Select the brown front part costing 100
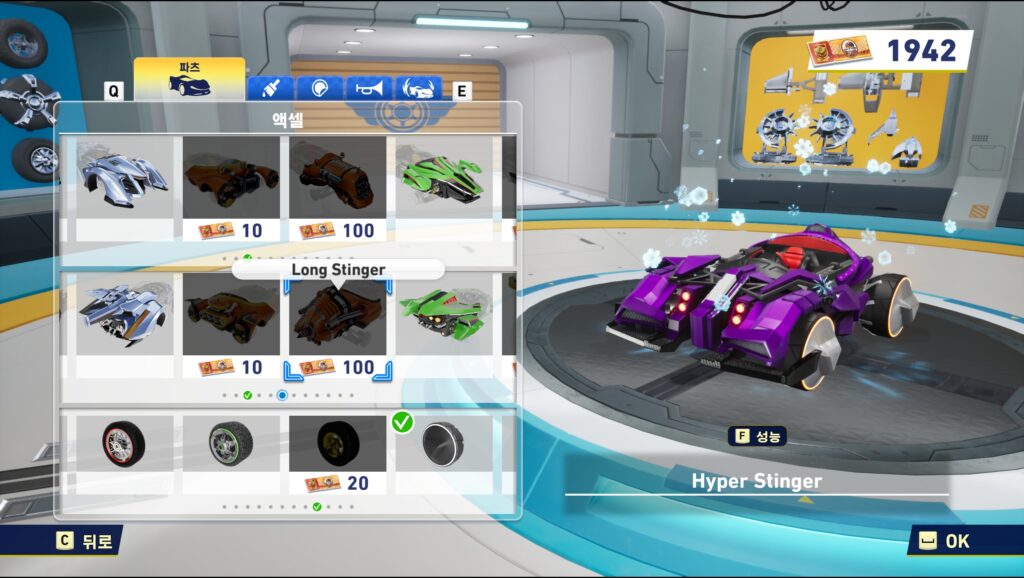Screen dimensions: 1024x578 pyautogui.click(x=337, y=178)
